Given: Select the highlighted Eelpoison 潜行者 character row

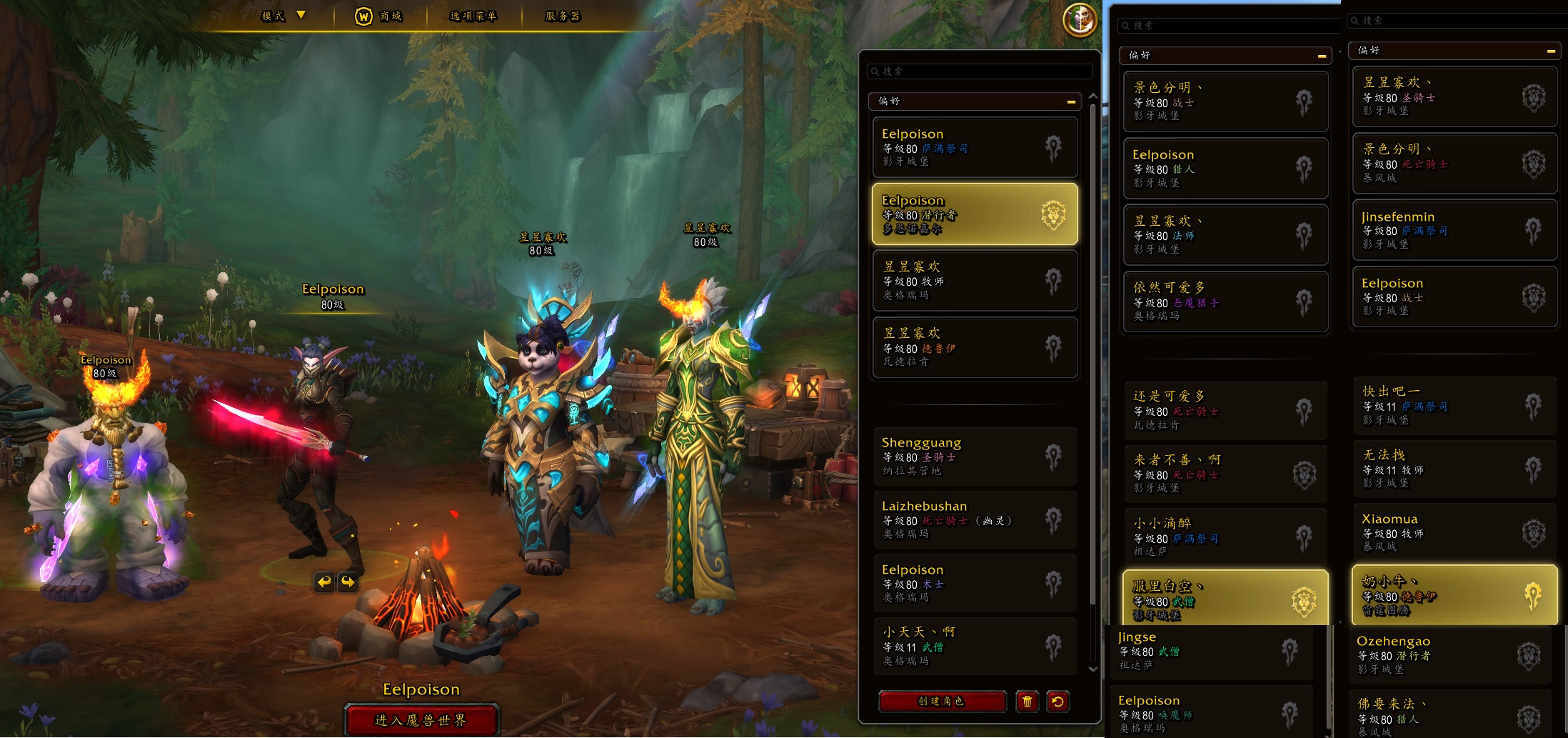Looking at the screenshot, I should tap(975, 214).
